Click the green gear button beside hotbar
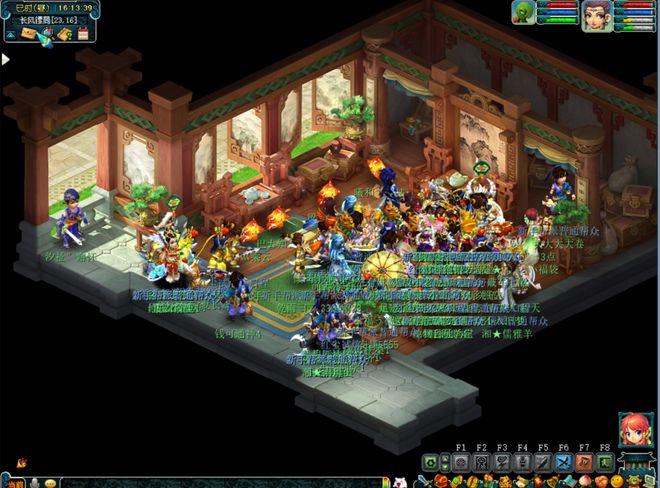The image size is (660, 488). (431, 462)
